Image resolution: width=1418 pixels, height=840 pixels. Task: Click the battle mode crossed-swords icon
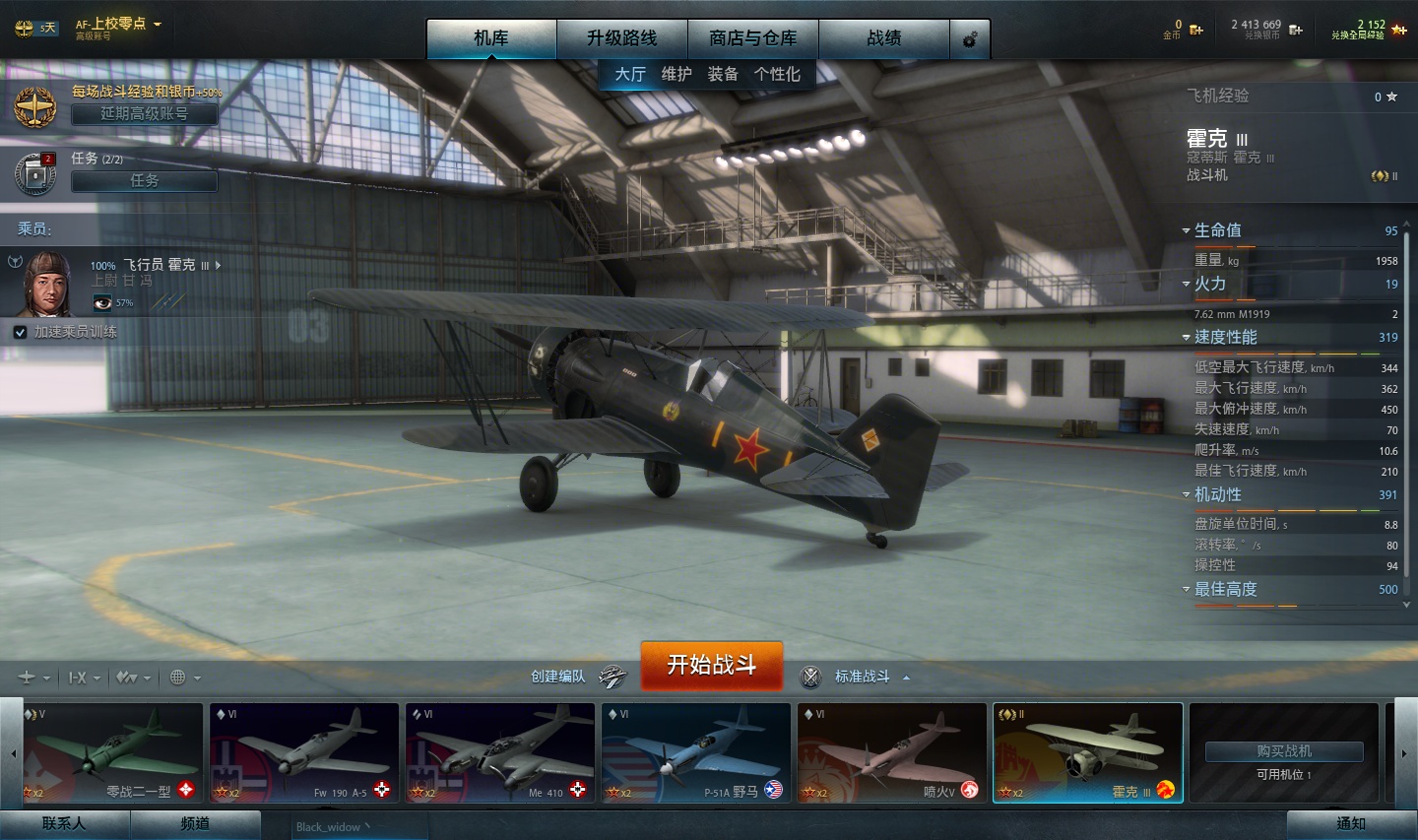(x=809, y=677)
